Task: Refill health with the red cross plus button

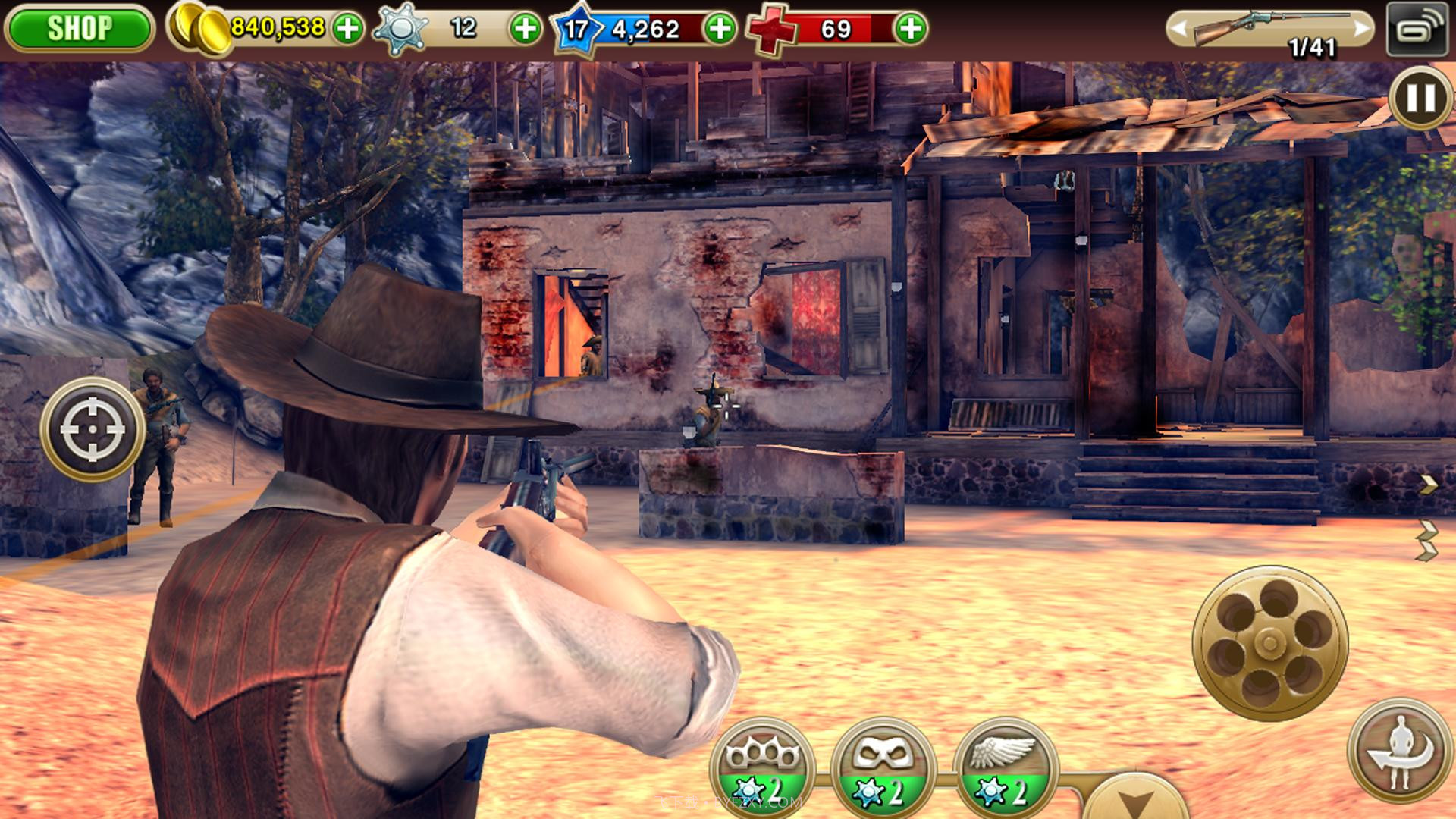Action: pyautogui.click(x=910, y=29)
